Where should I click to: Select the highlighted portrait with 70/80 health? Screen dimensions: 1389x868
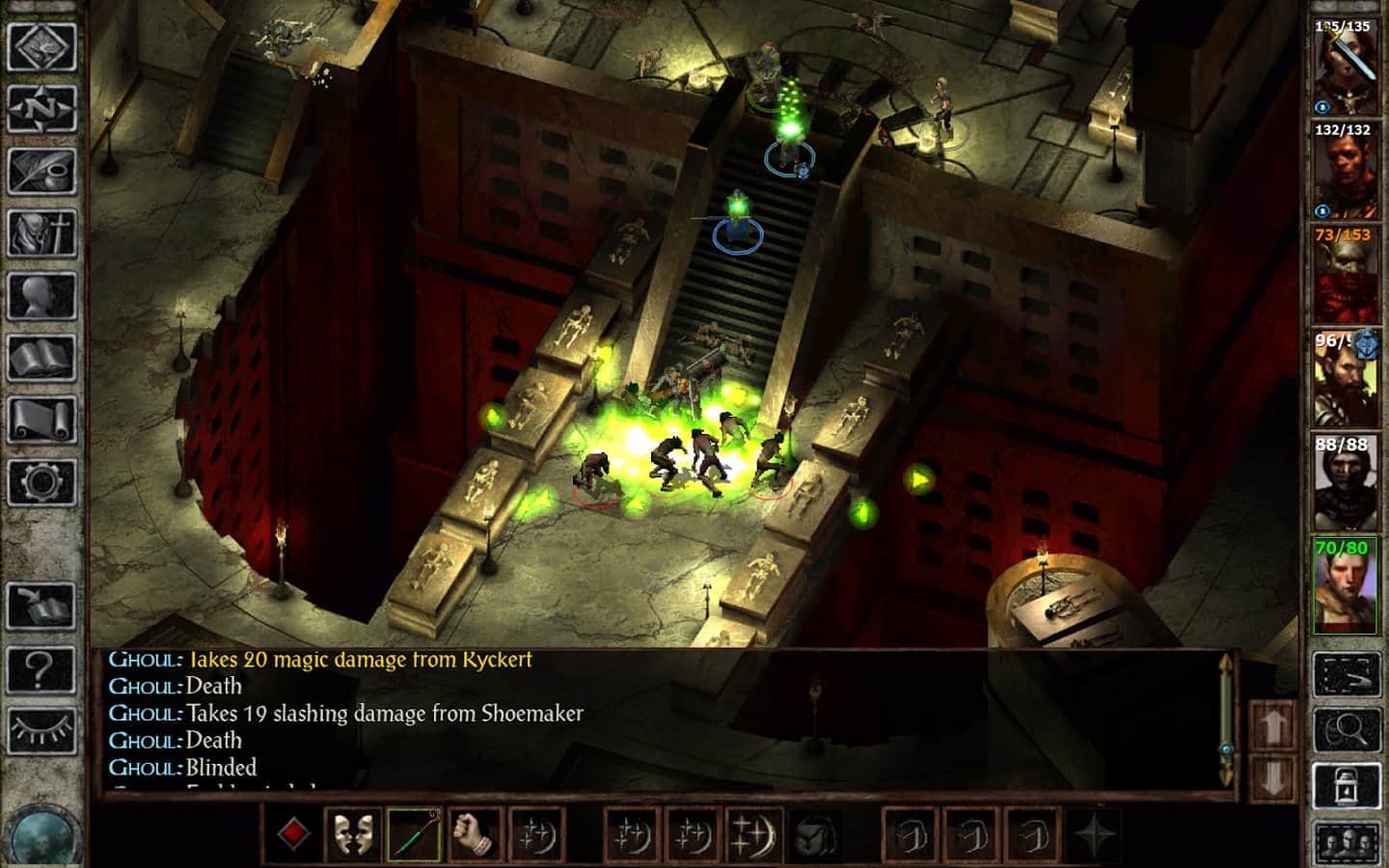coord(1345,586)
